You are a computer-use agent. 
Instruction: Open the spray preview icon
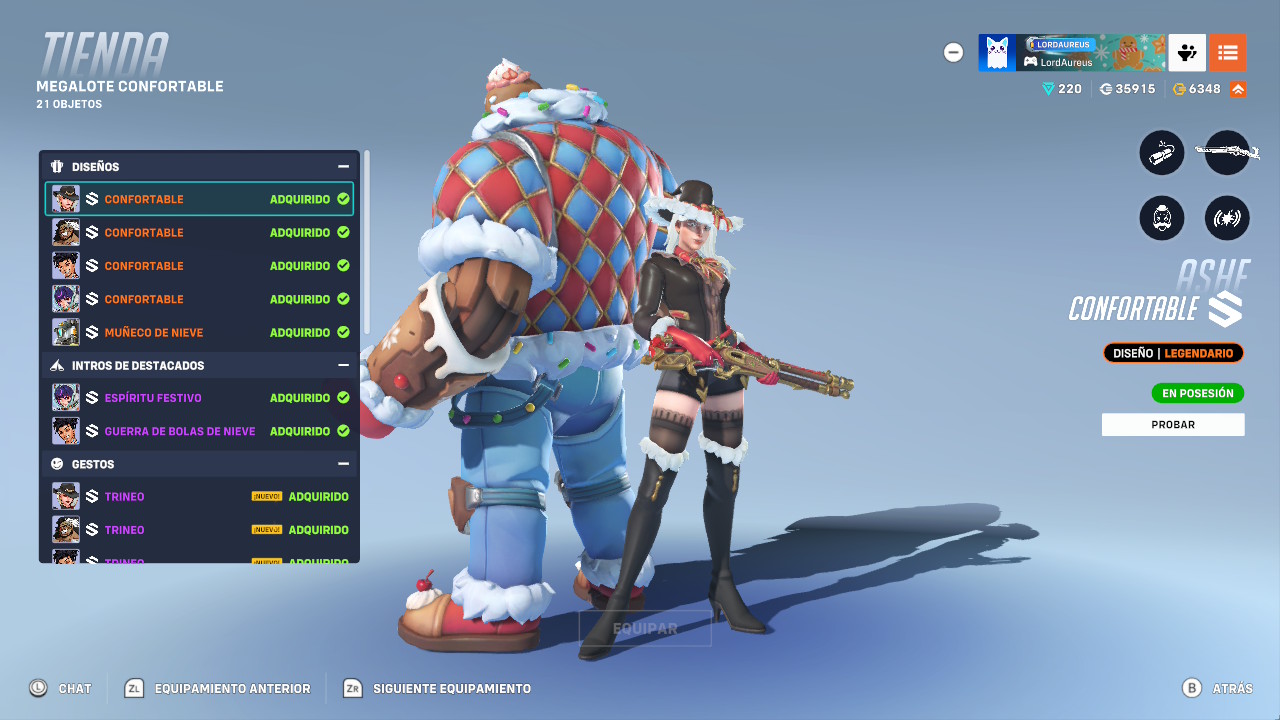[x=1227, y=218]
